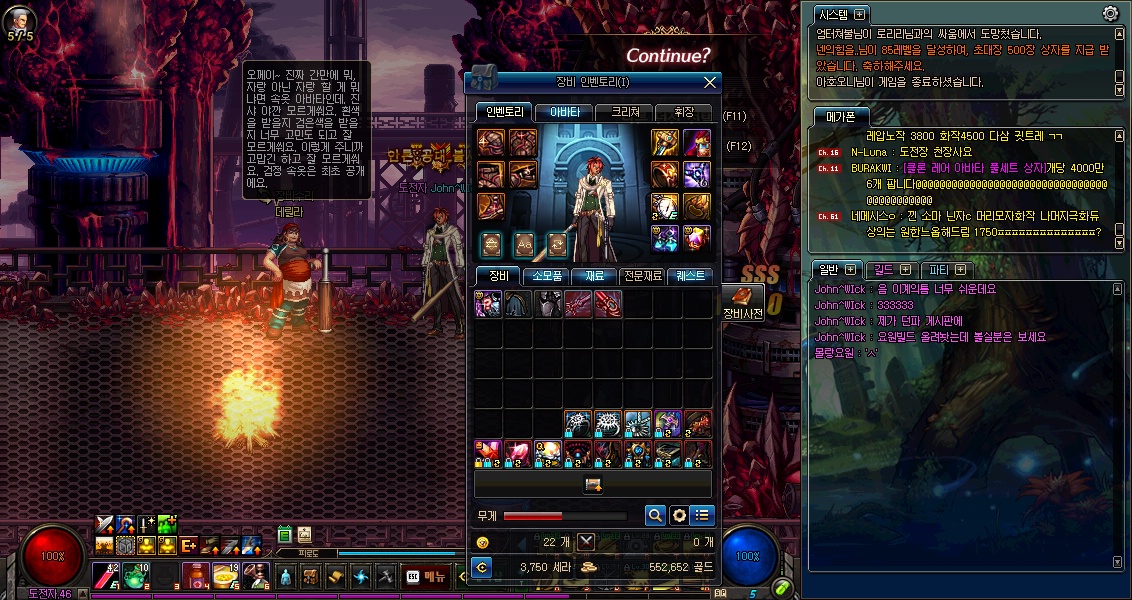Viewport: 1132px width, 600px height.
Task: Open the 장비사전 equipment dictionary book
Action: [x=742, y=298]
